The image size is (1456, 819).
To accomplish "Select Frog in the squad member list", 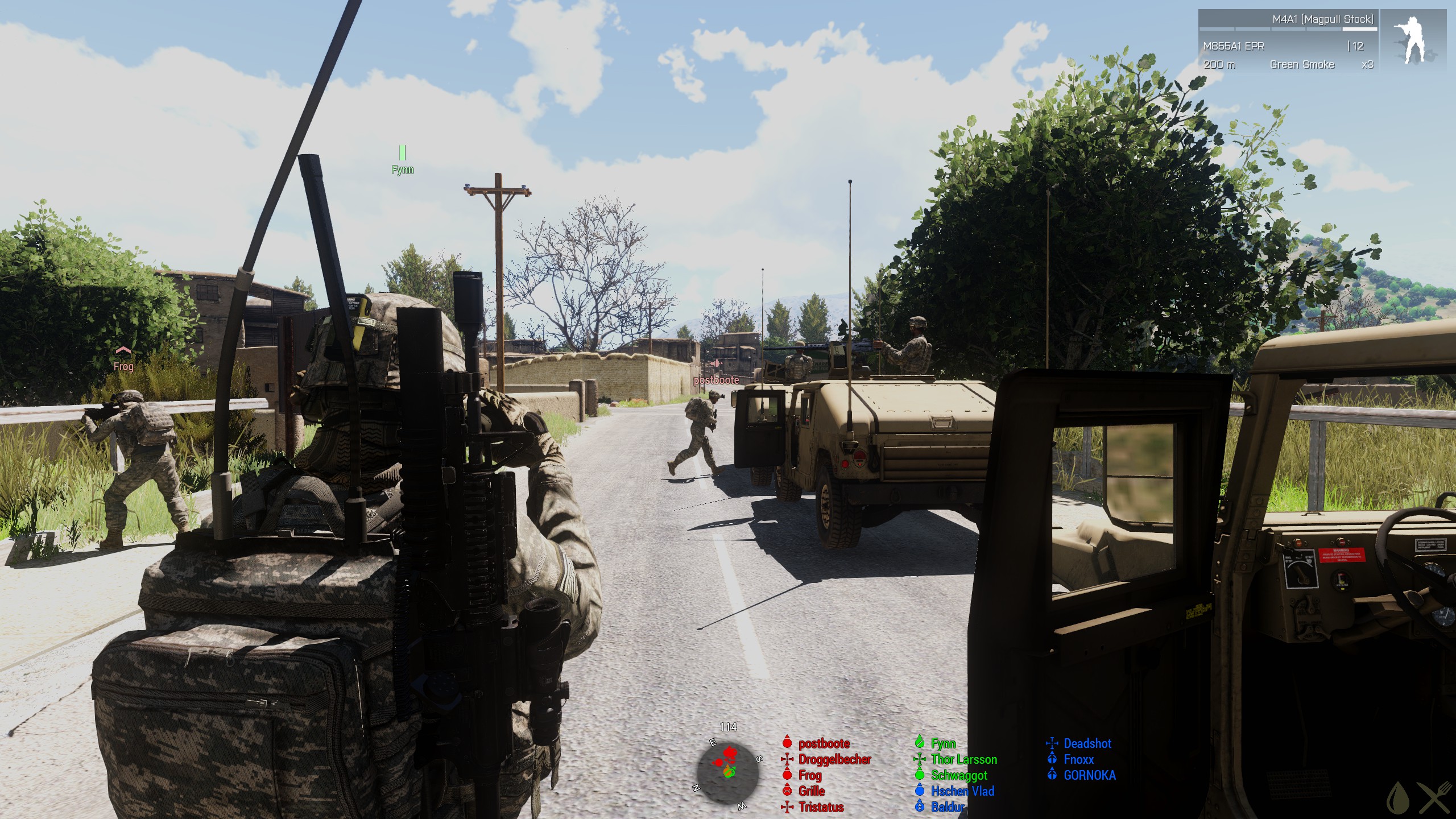I will coord(809,775).
